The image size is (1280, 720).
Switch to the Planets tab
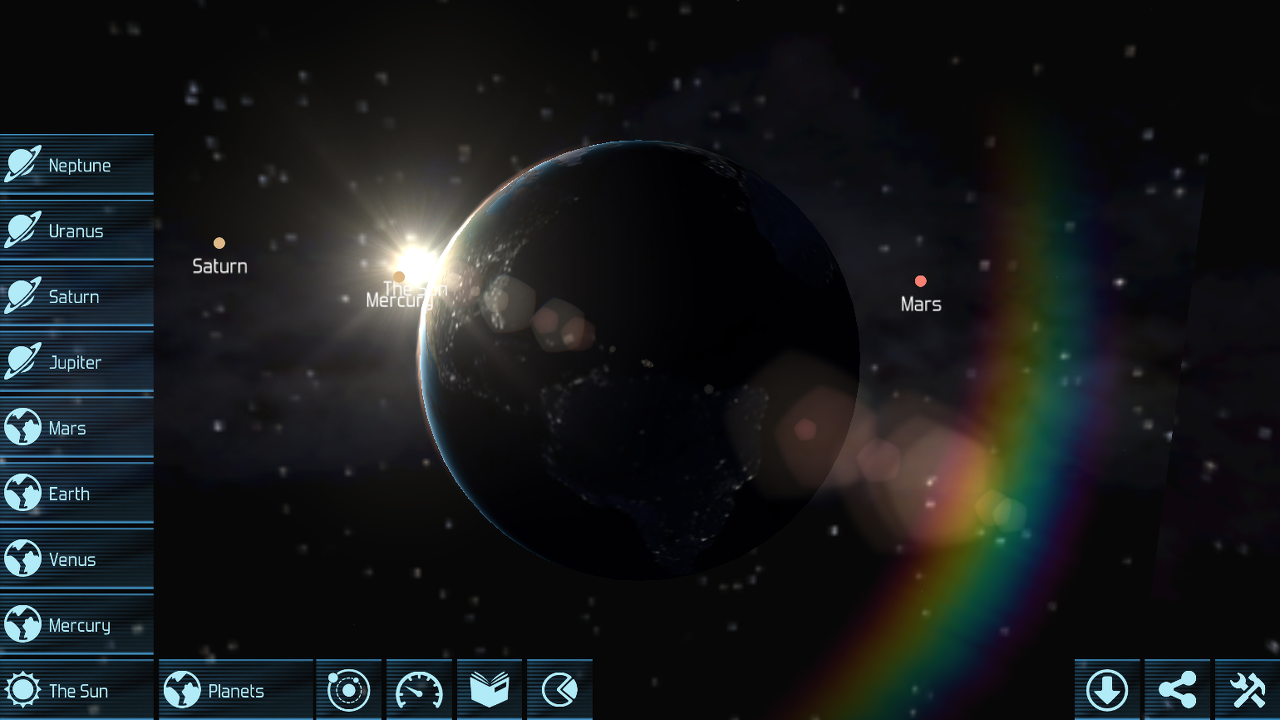click(x=235, y=689)
